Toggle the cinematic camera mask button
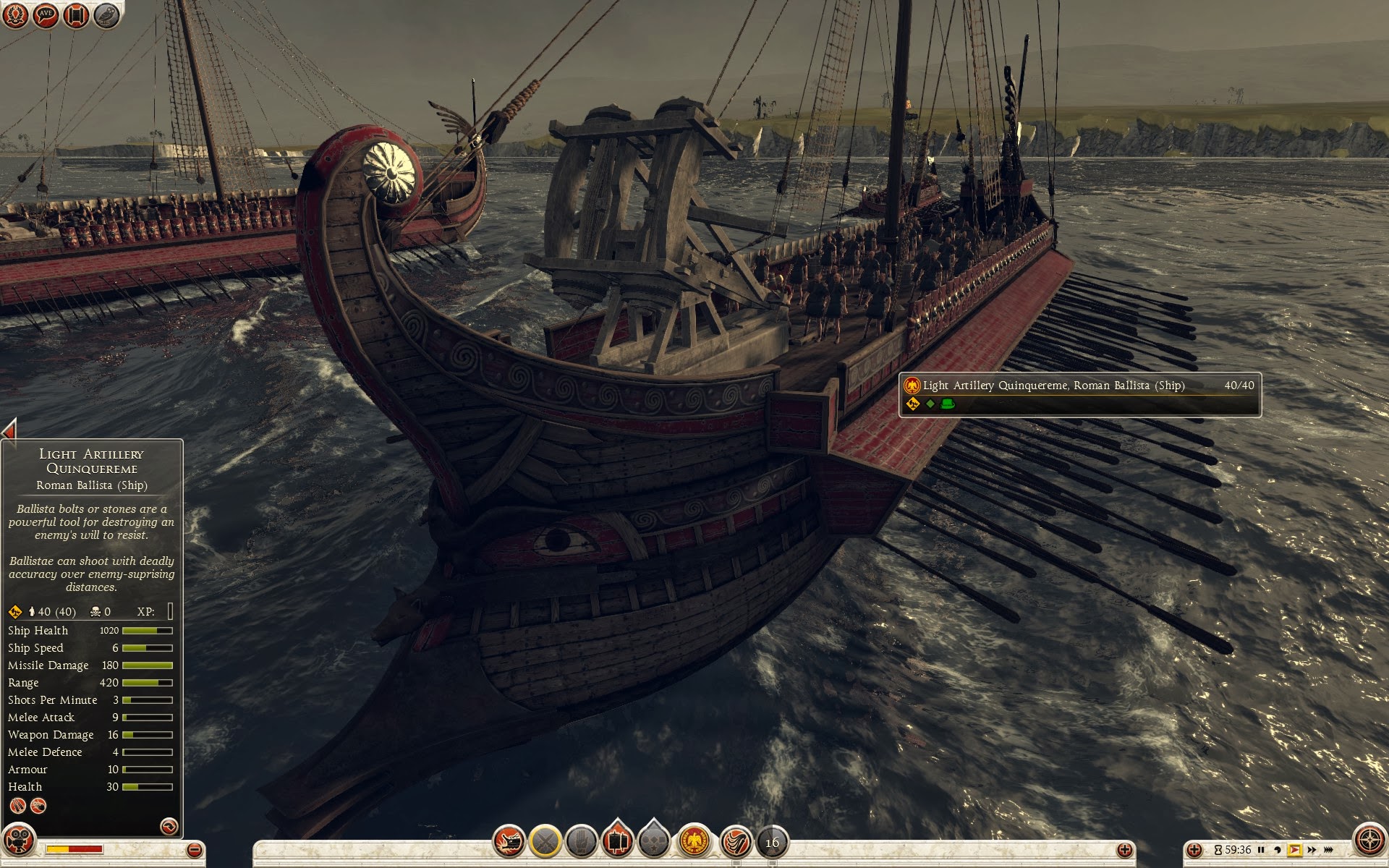The width and height of the screenshot is (1389, 868). [19, 841]
